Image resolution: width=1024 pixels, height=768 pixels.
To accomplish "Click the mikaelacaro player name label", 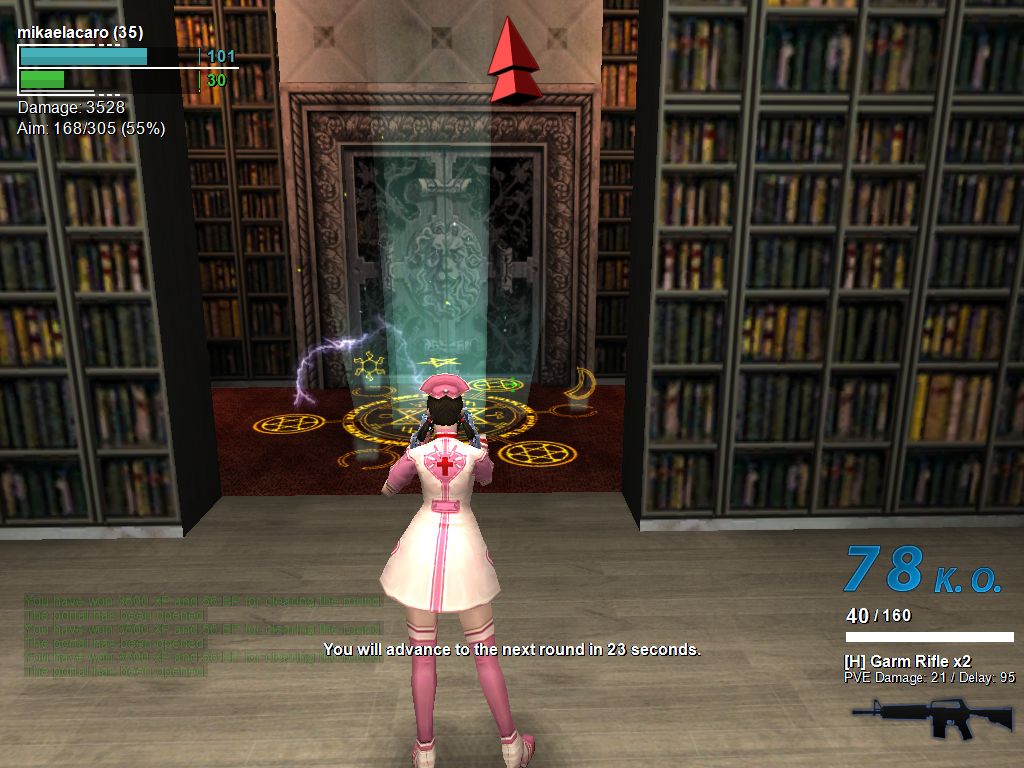I will pos(80,33).
